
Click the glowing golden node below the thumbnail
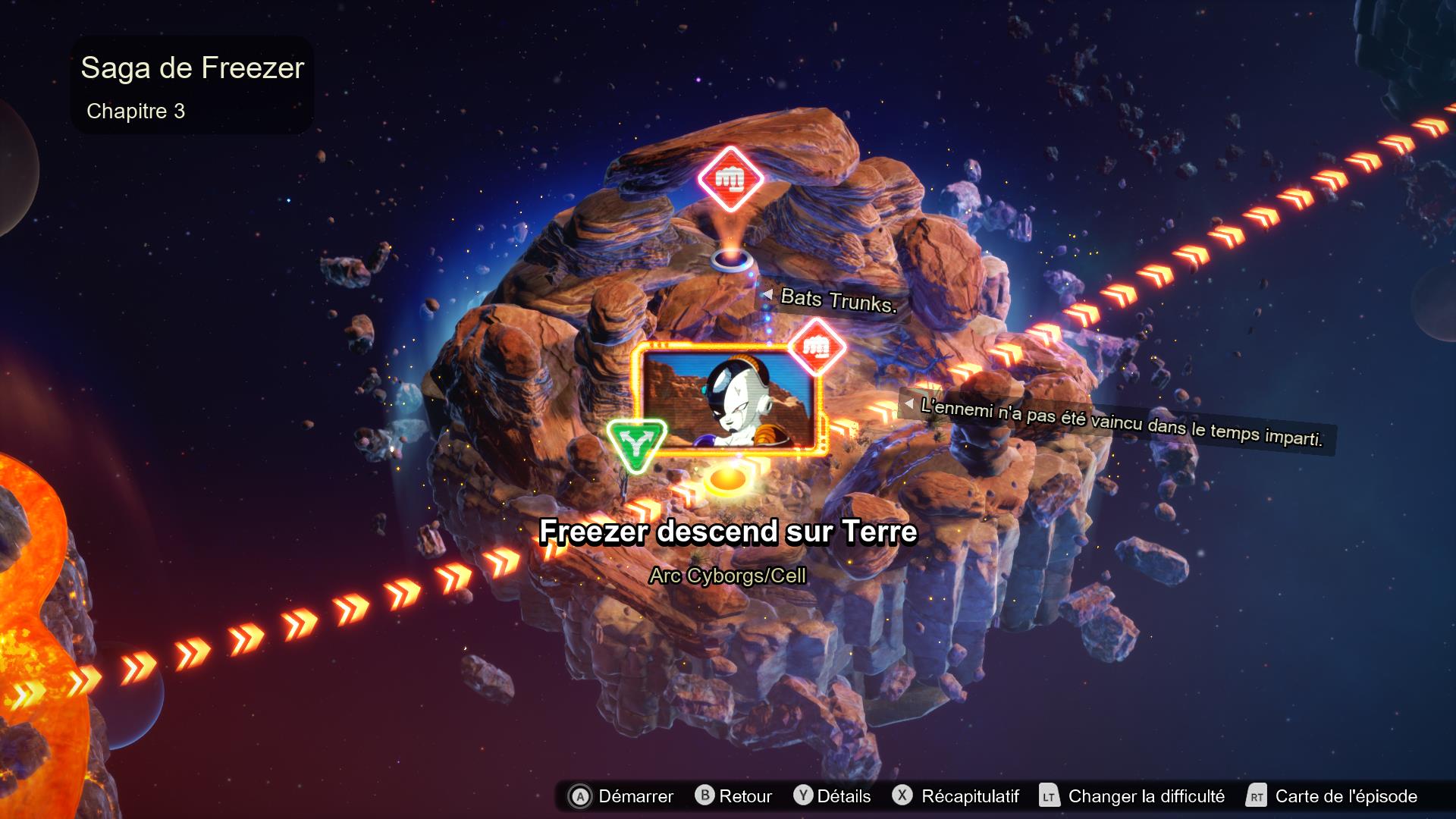coord(727,480)
